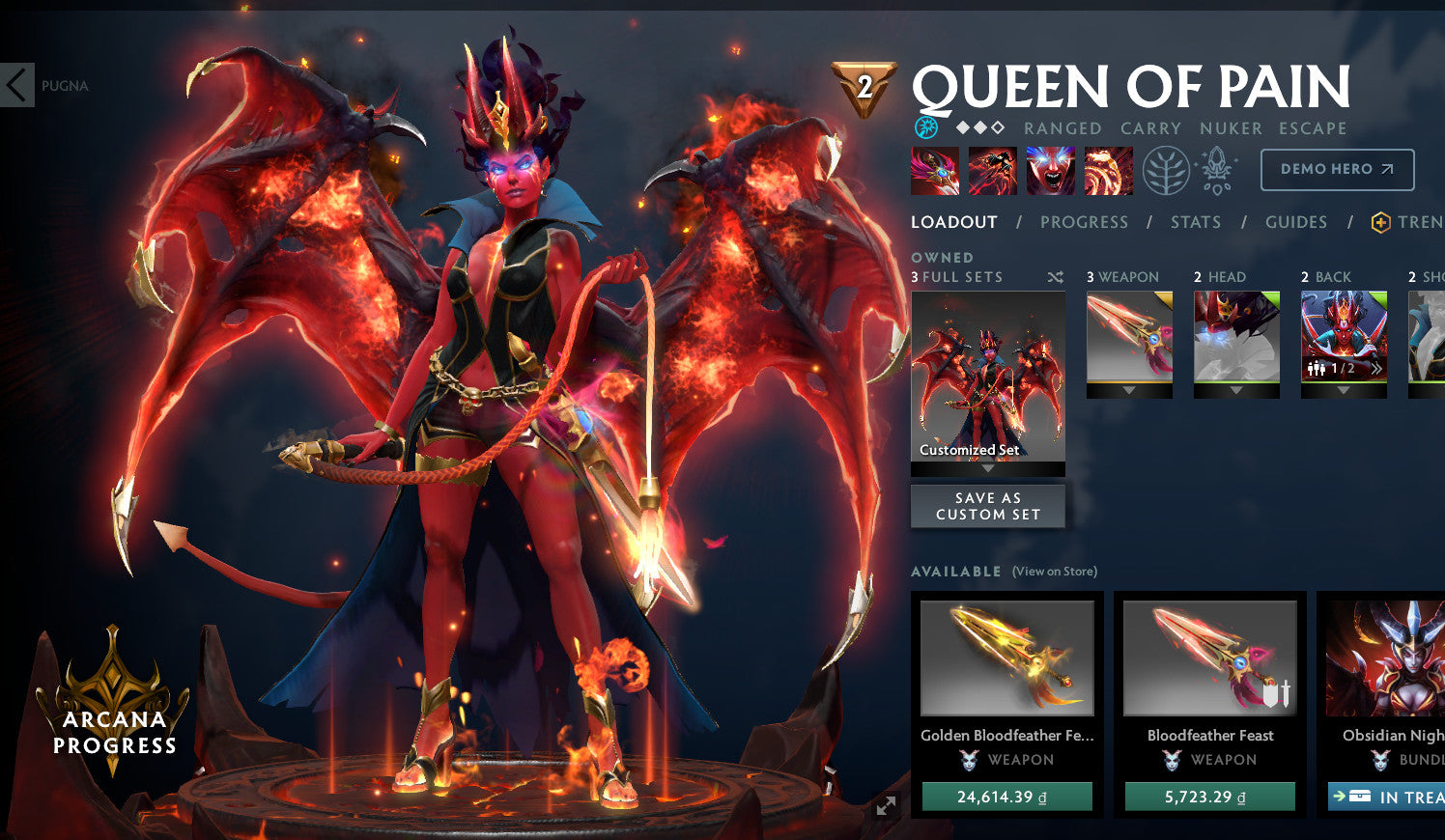1445x840 pixels.
Task: Buy Golden Bloodfeather for 24,614.39
Action: [x=1007, y=797]
